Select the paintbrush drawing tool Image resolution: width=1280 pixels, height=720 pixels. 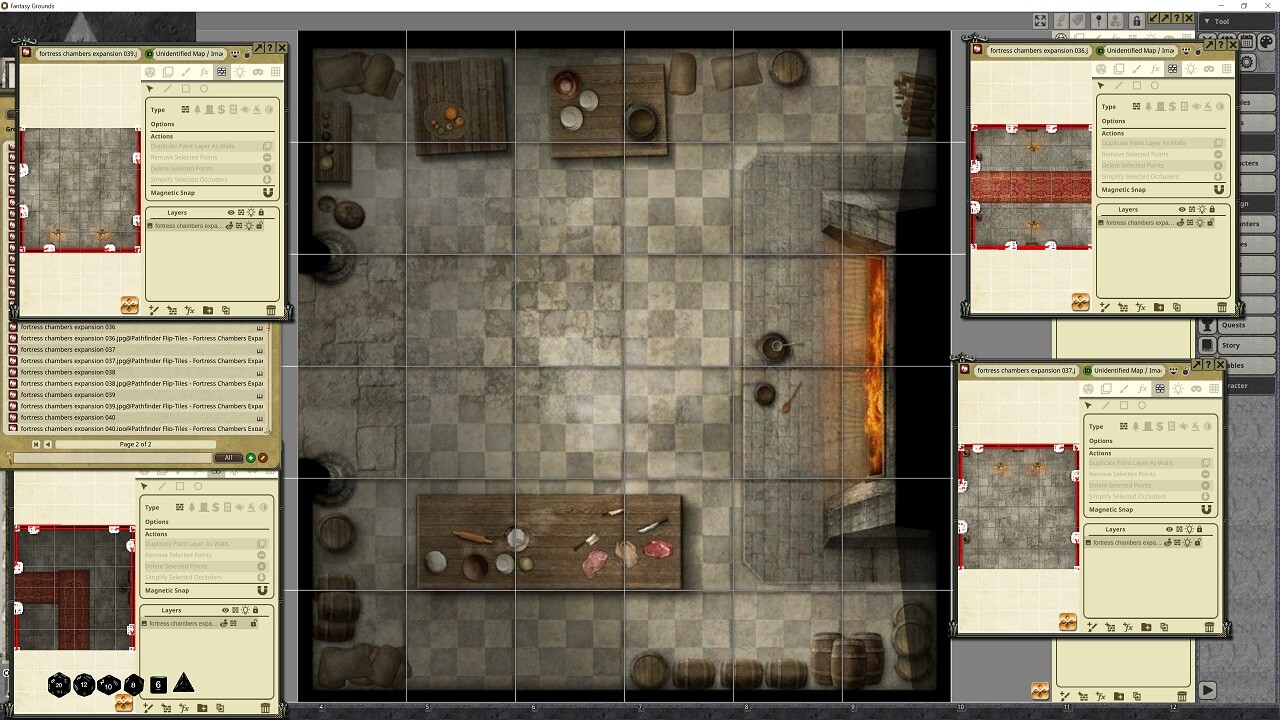pos(186,71)
